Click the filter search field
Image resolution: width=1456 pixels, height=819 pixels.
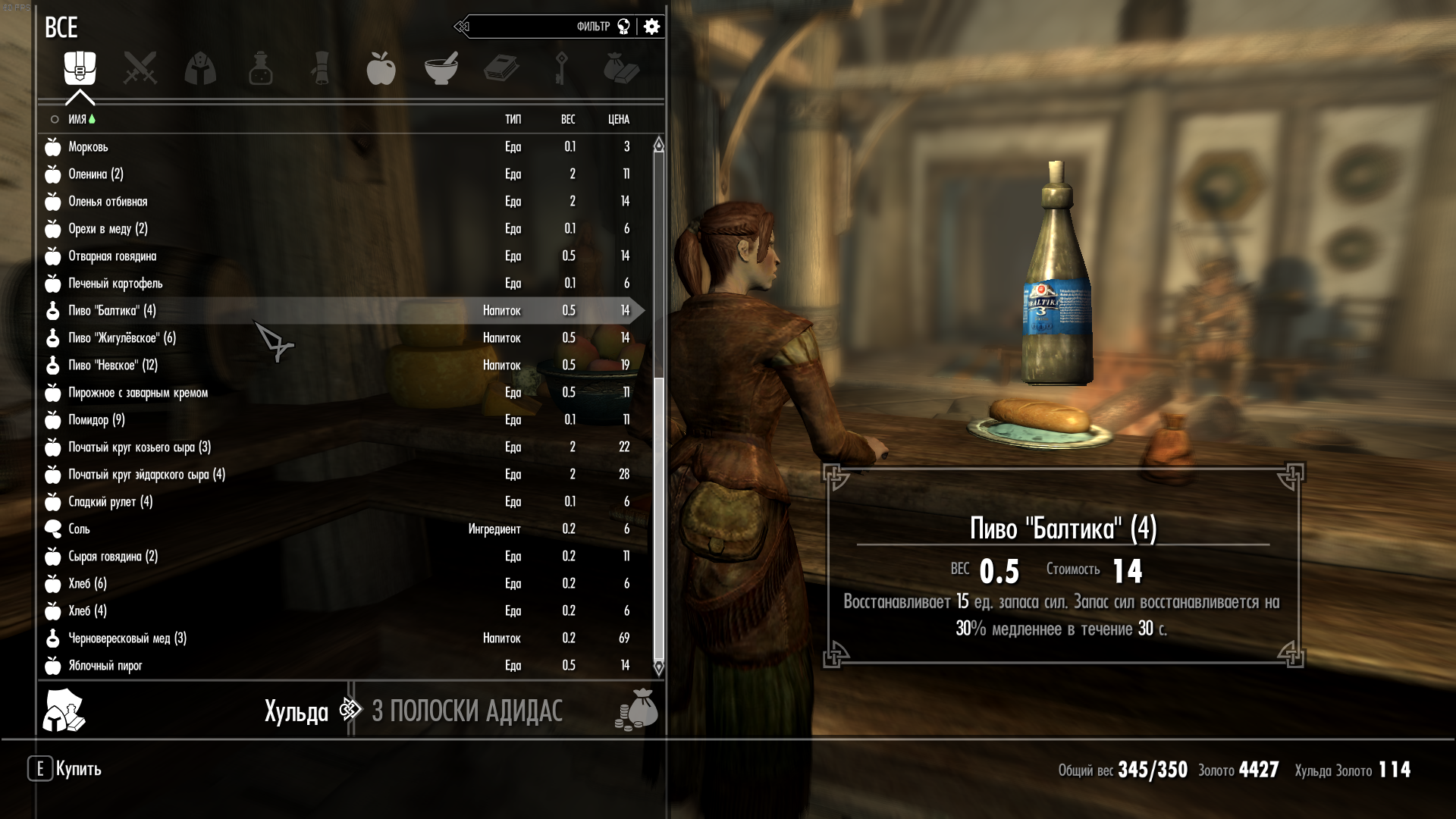[x=531, y=27]
